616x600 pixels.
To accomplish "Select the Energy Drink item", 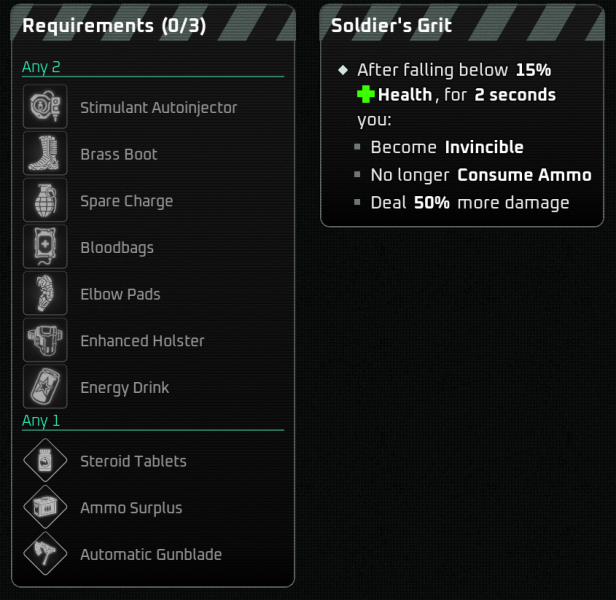I will pos(124,388).
